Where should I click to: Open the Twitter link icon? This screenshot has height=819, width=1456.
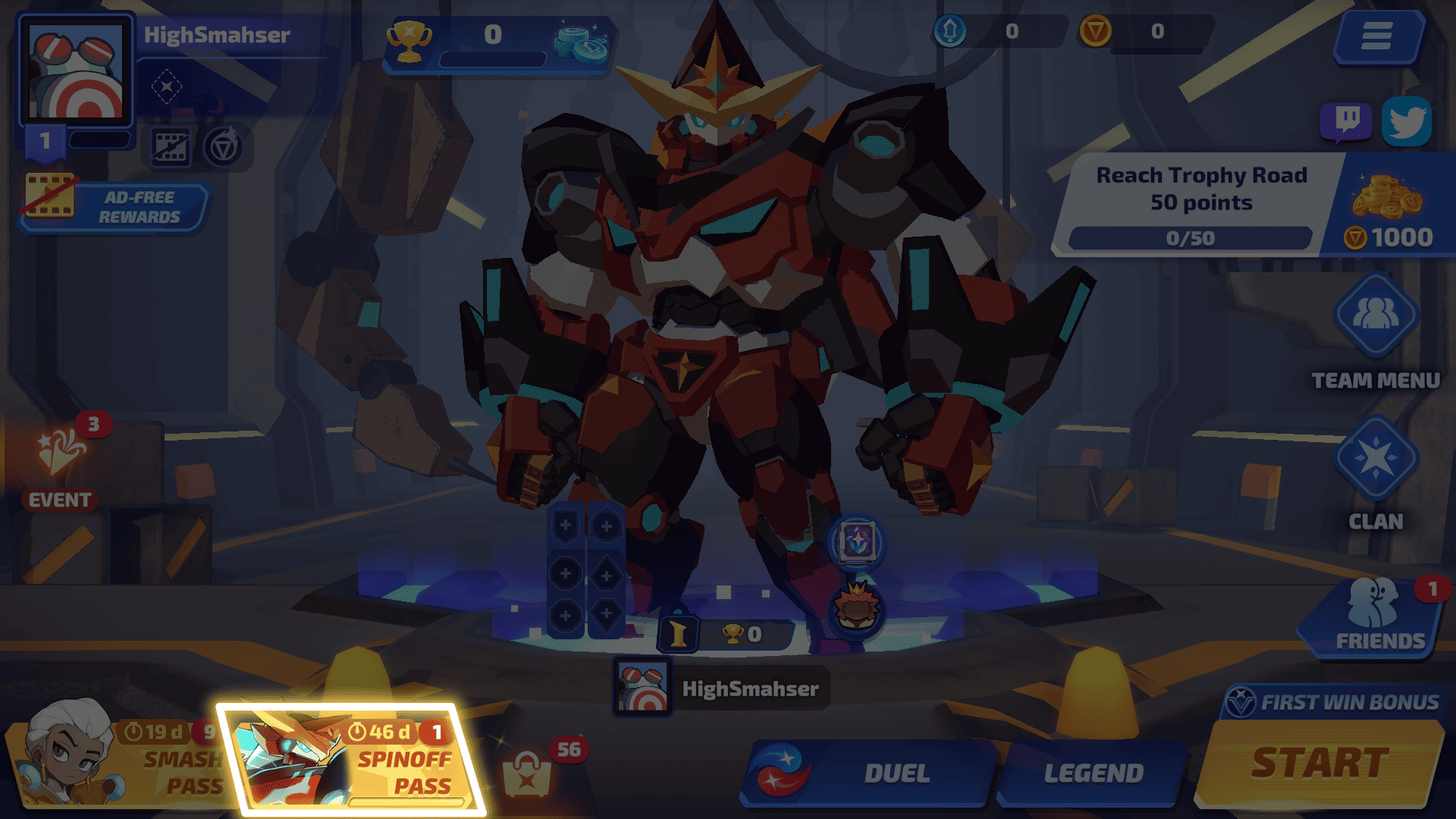click(x=1407, y=121)
